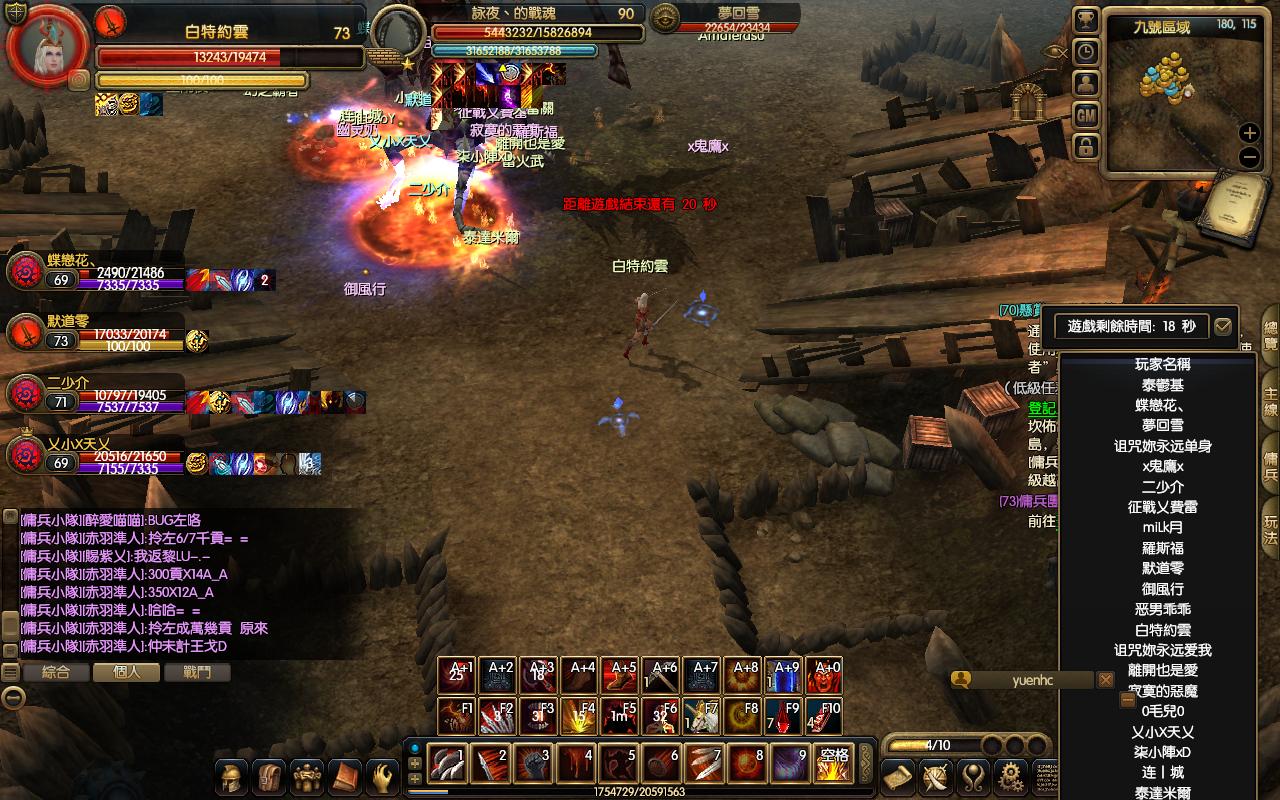This screenshot has height=800, width=1280.
Task: Toggle the checkbox next to 遊戲剩餘時間
Action: 1222,326
